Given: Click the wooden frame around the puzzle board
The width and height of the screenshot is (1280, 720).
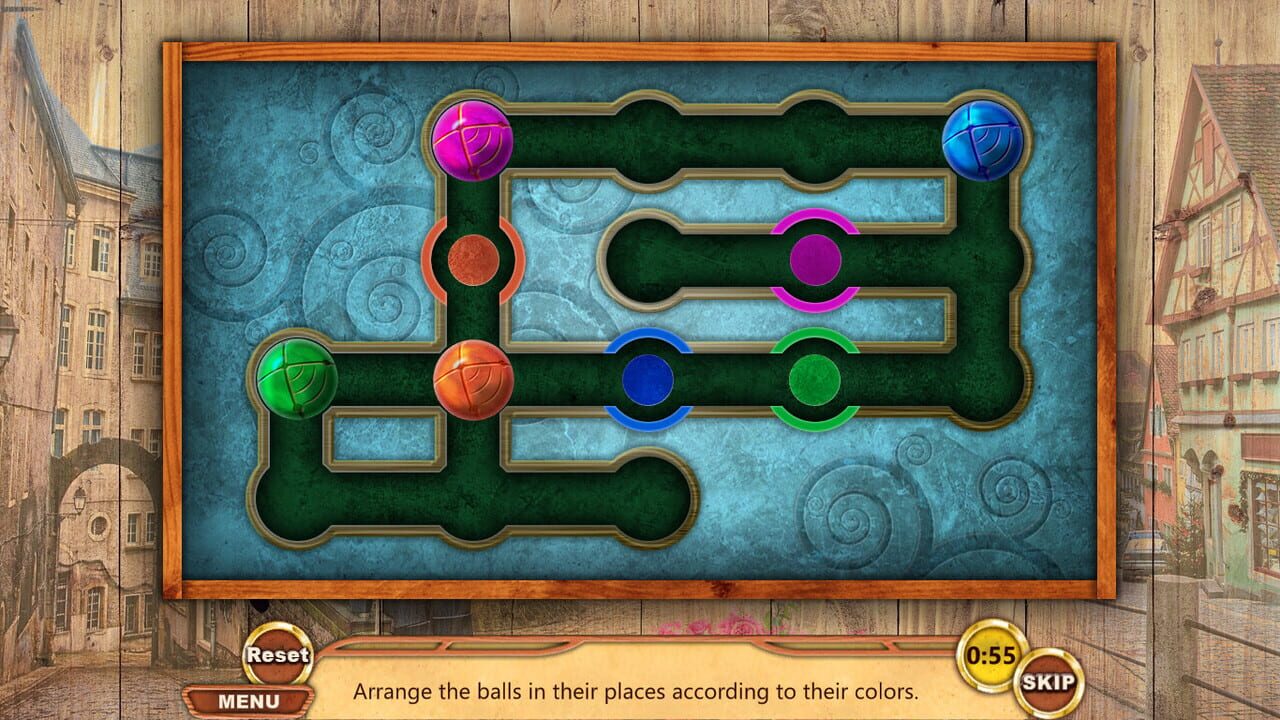Looking at the screenshot, I should click(x=640, y=48).
